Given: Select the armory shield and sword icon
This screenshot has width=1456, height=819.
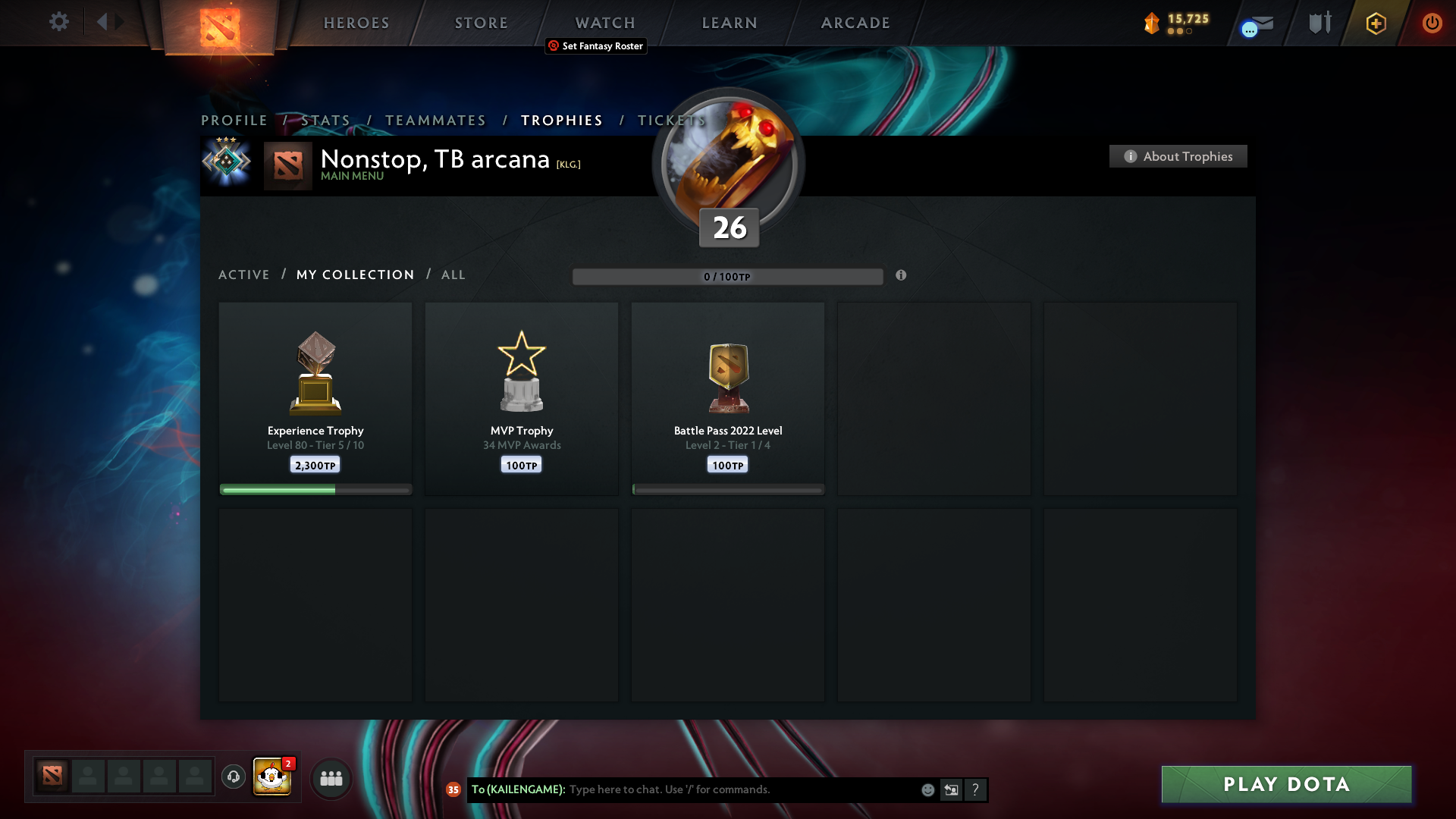Looking at the screenshot, I should (1319, 23).
